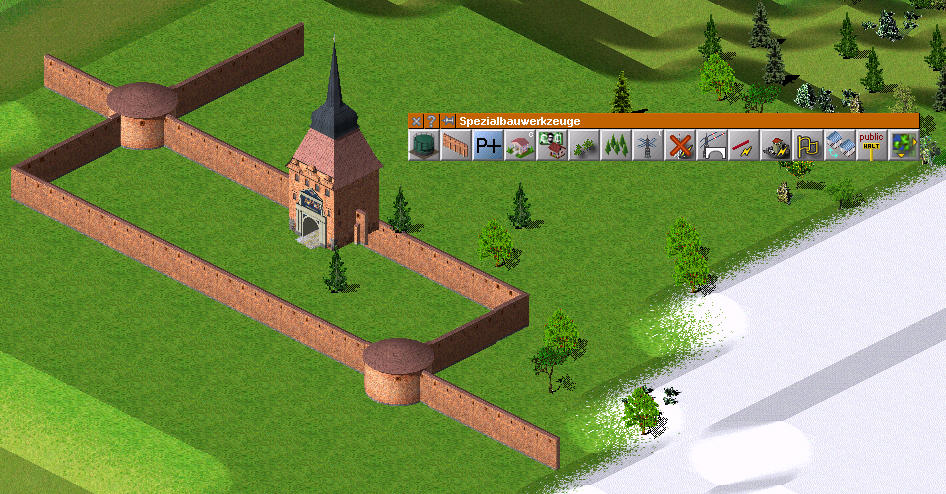Click the green terrain tool with yellow arrow
Image resolution: width=946 pixels, height=494 pixels.
point(903,146)
